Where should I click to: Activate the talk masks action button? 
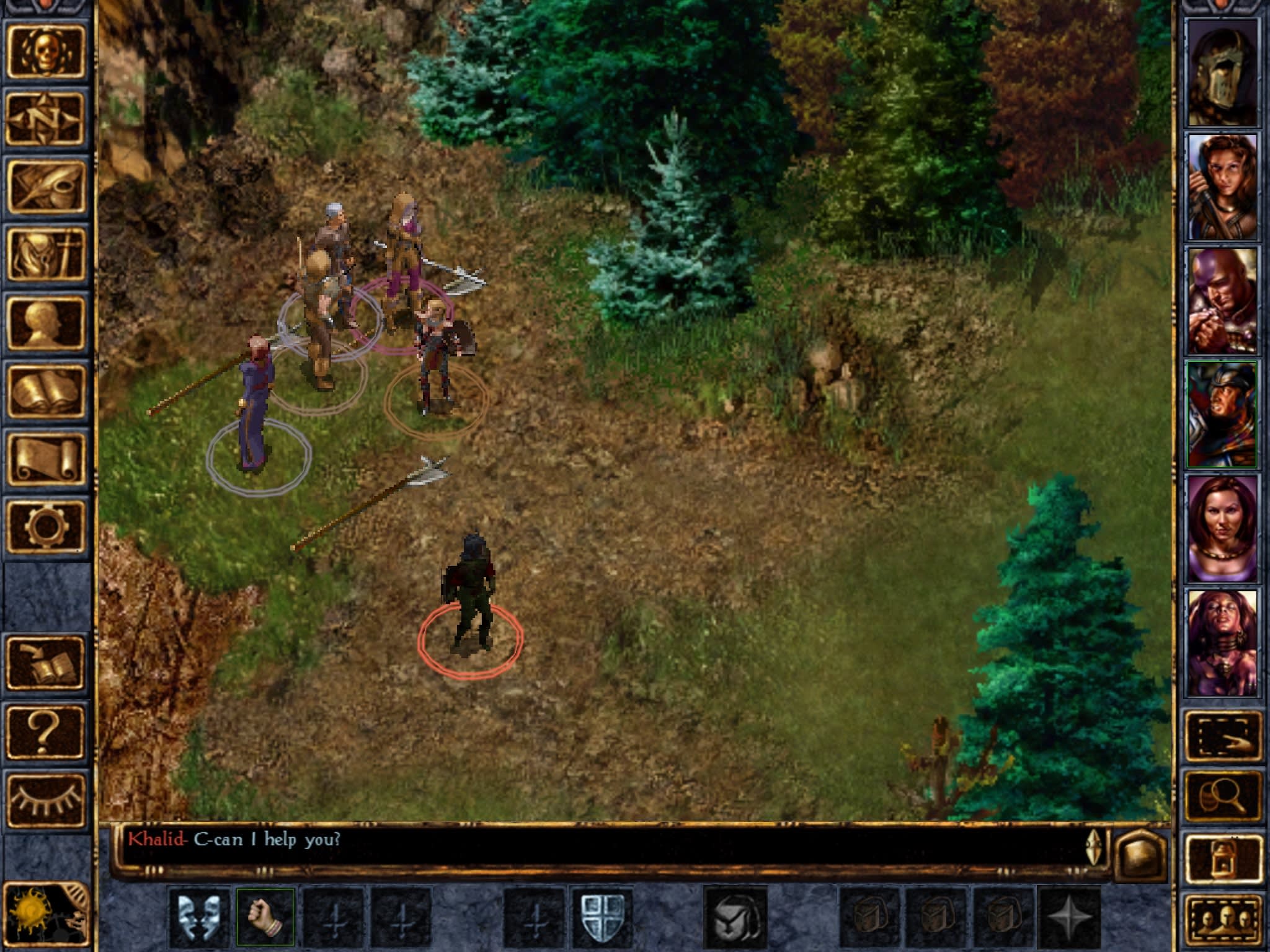tap(198, 917)
